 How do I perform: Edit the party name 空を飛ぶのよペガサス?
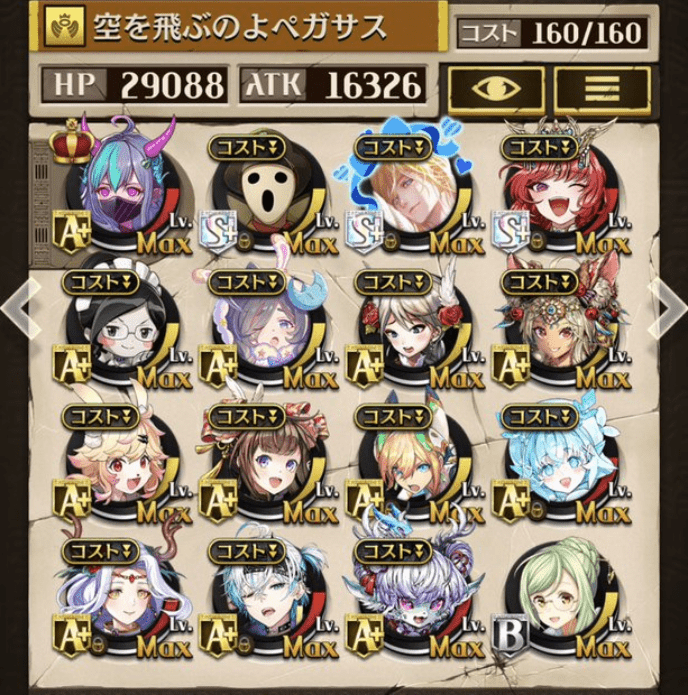coord(240,29)
